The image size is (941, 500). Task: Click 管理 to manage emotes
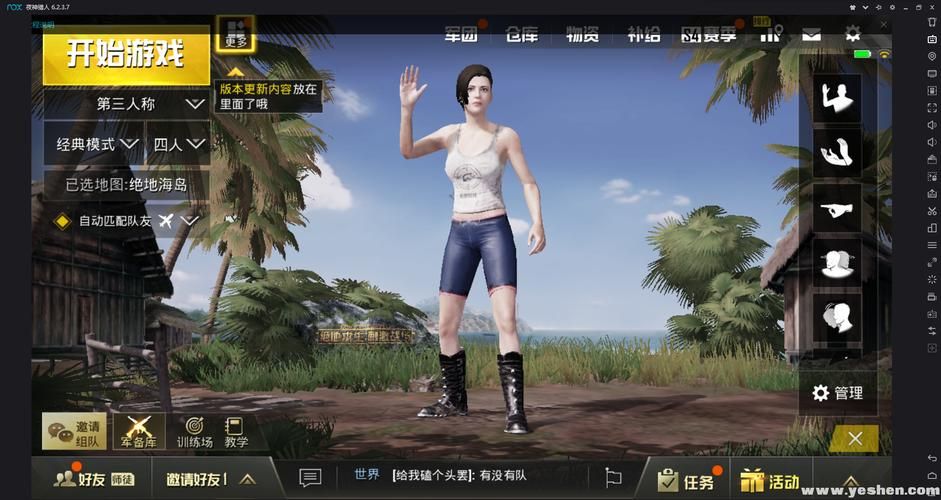(837, 393)
